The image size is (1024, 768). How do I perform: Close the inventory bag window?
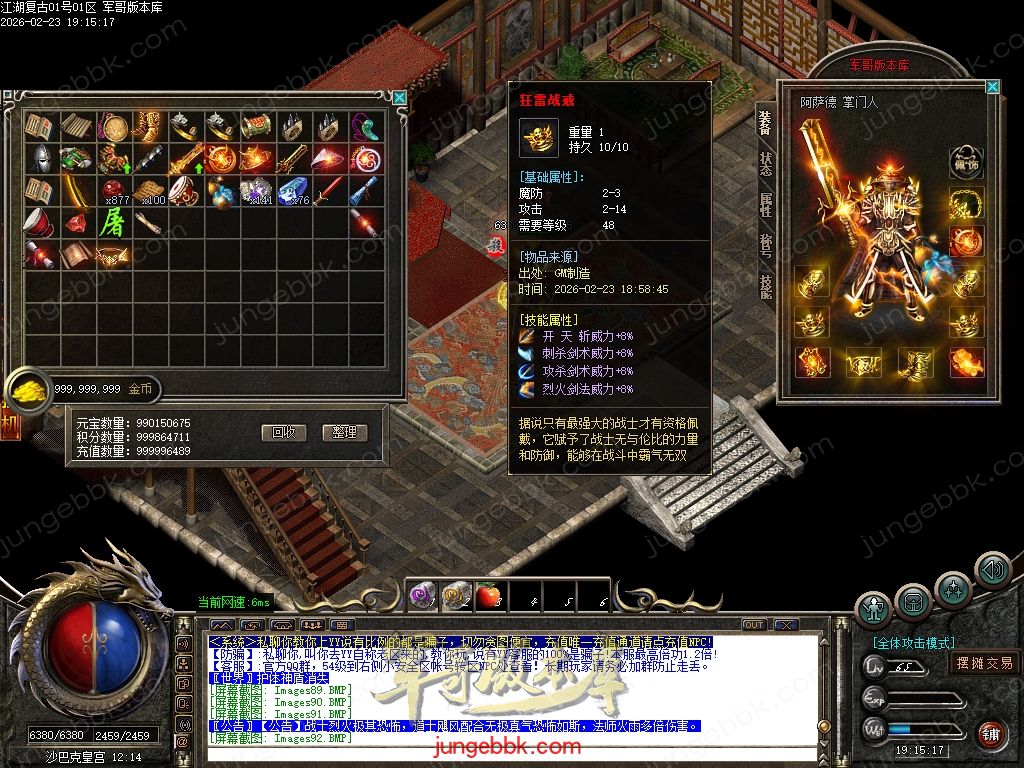(400, 98)
